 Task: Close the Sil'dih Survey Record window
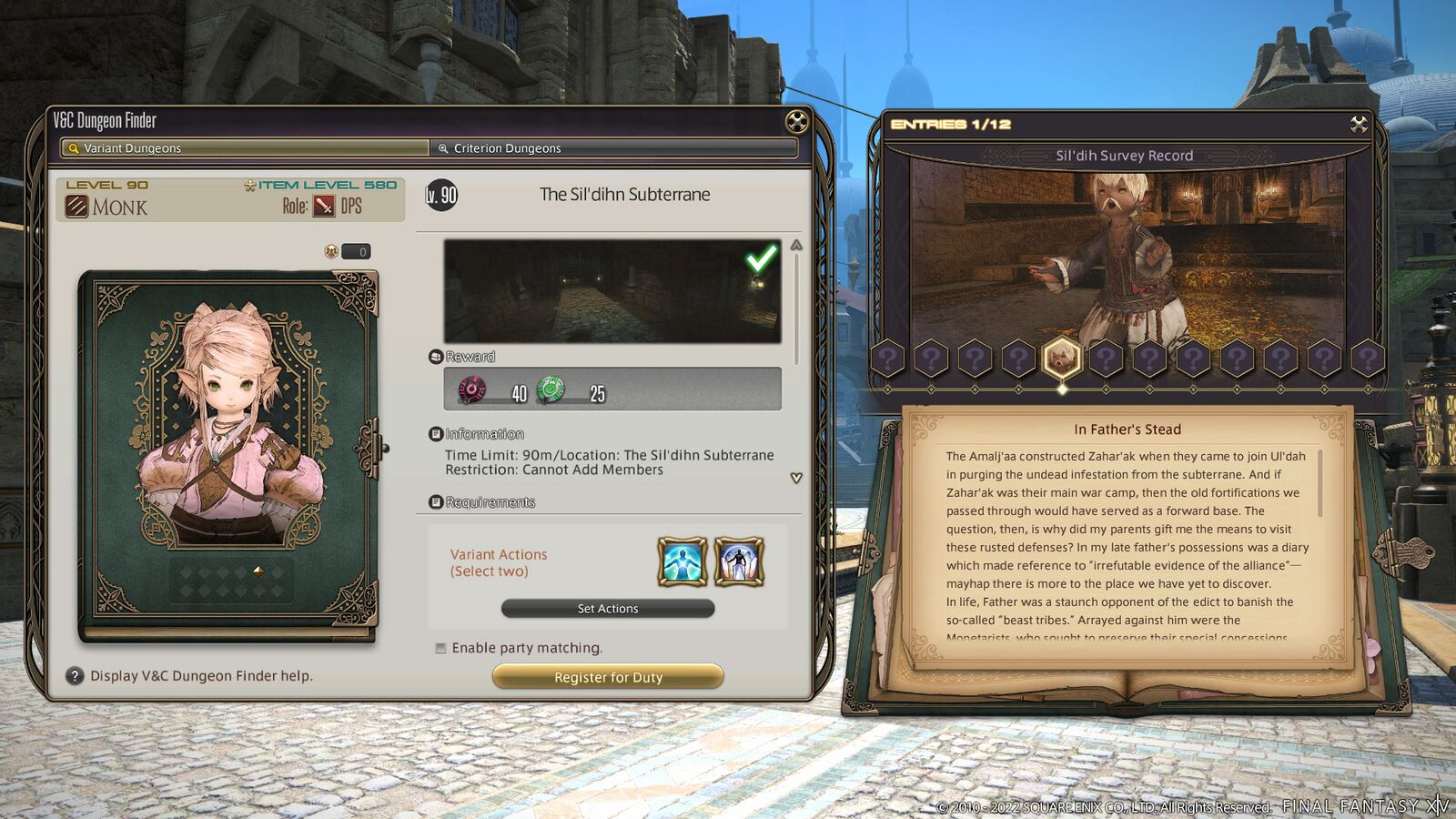tap(1359, 124)
